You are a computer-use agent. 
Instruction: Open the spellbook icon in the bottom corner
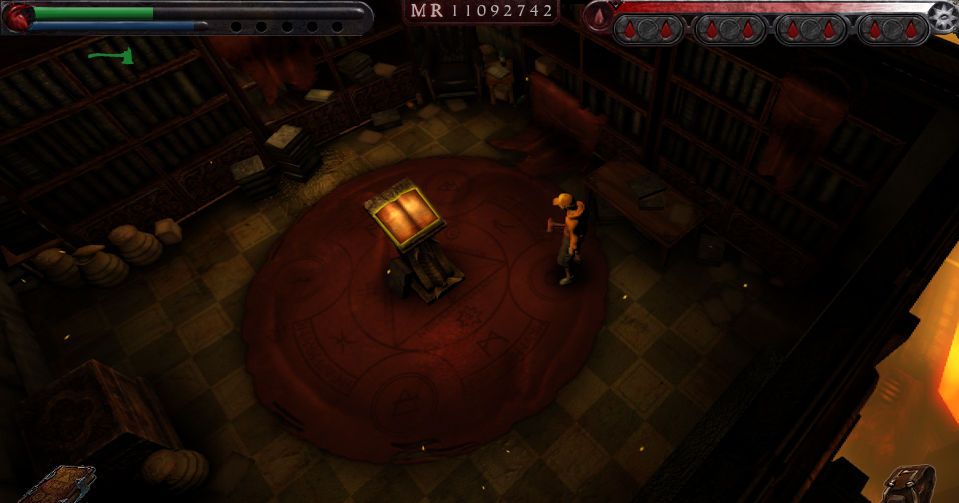coord(55,485)
